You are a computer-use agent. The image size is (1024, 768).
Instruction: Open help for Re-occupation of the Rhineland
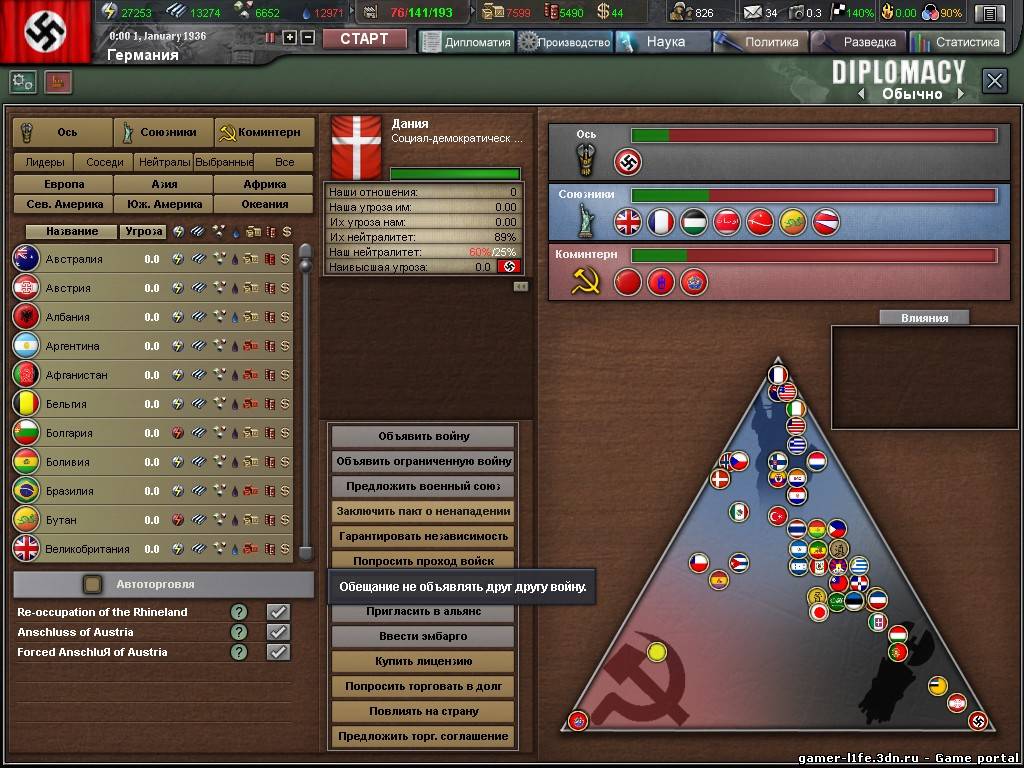coord(239,612)
